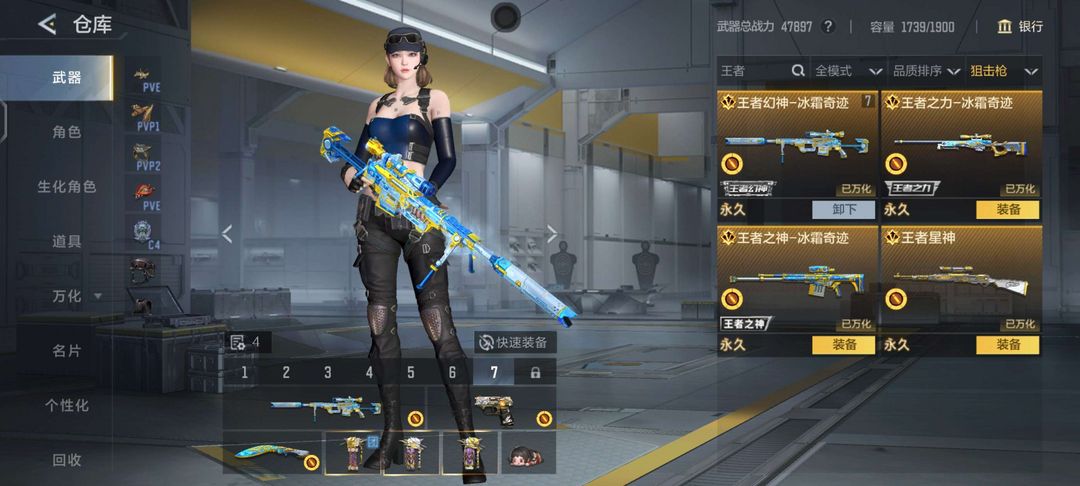Open the 品质排序 sort dropdown
This screenshot has height=486, width=1080.
[x=926, y=71]
